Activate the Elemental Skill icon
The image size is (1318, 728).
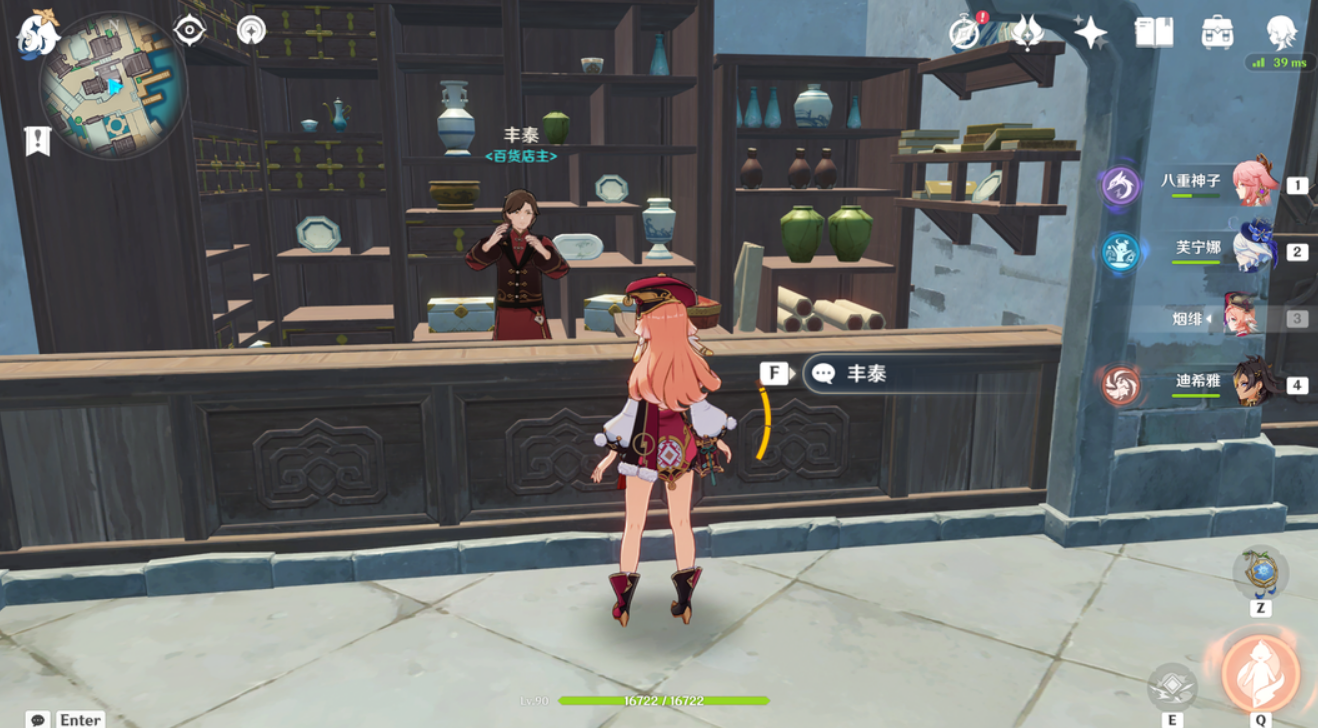click(x=1172, y=686)
